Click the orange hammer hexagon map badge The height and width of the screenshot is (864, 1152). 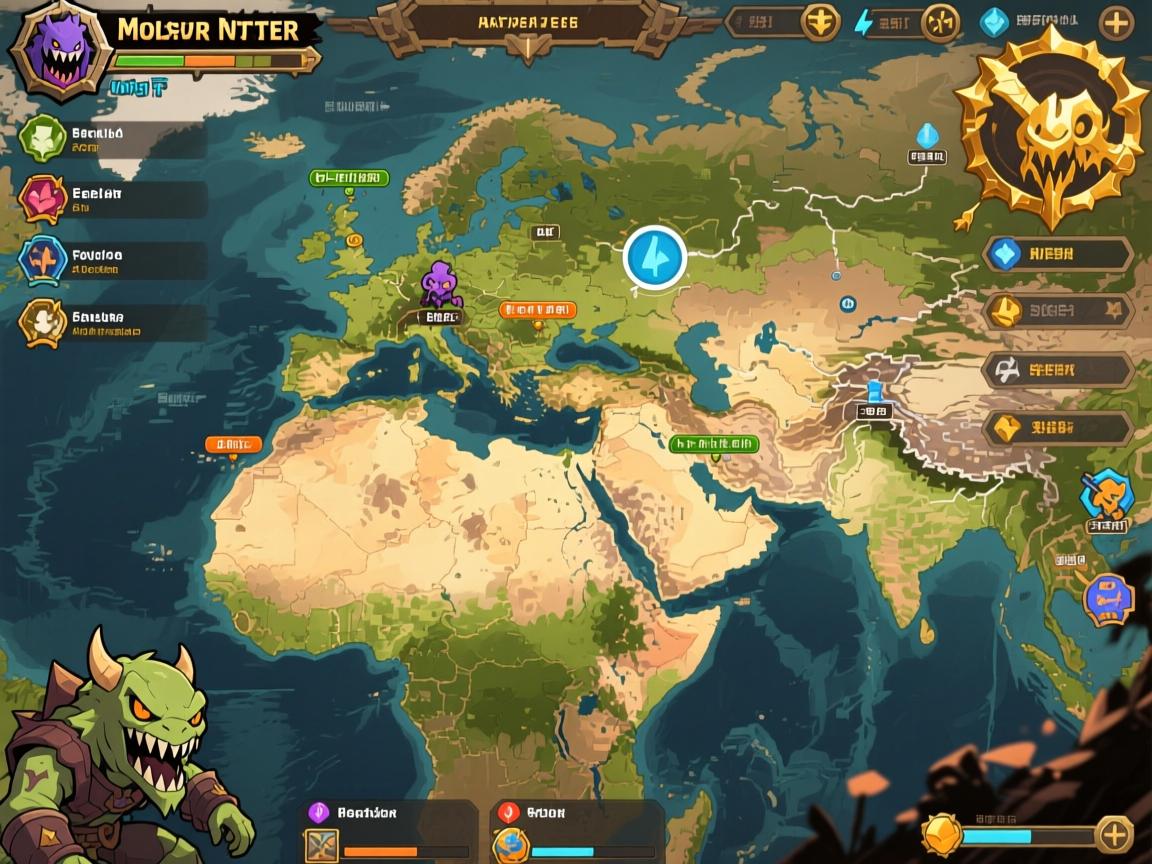[x=1107, y=494]
